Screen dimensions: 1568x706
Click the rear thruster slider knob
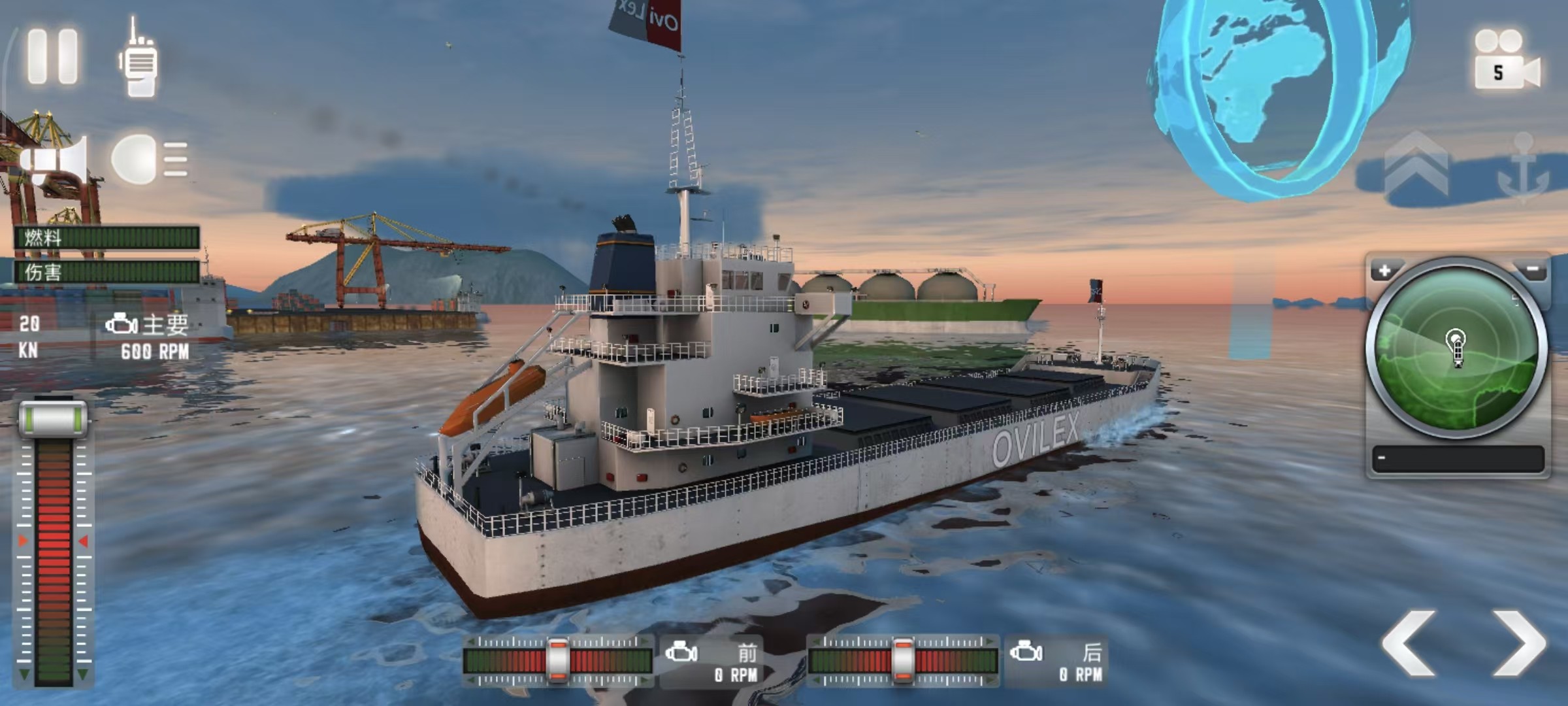(x=902, y=660)
